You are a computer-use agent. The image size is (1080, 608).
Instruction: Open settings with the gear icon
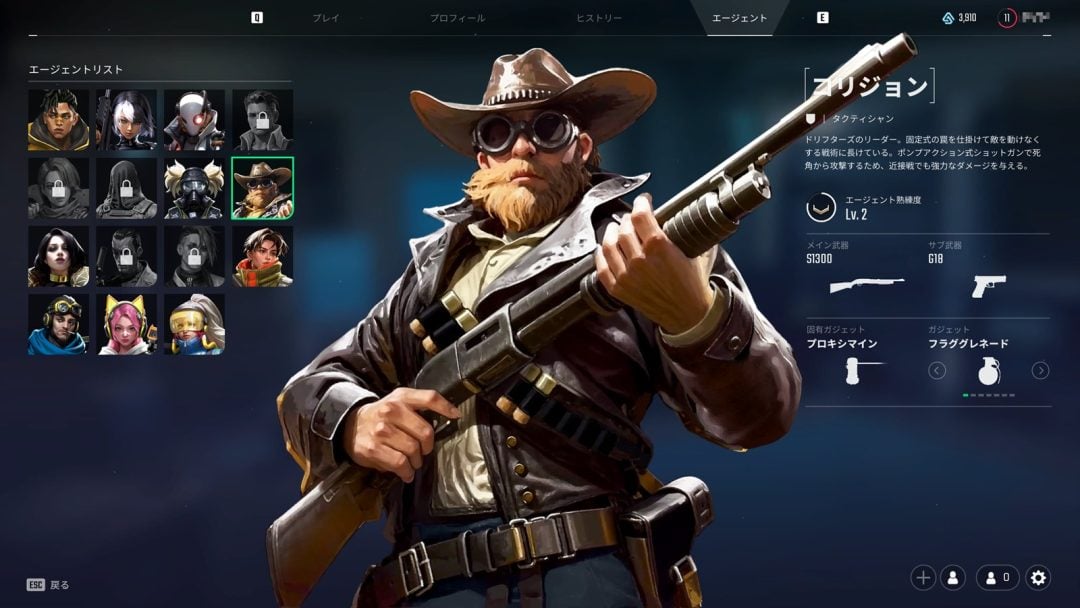(x=1038, y=577)
